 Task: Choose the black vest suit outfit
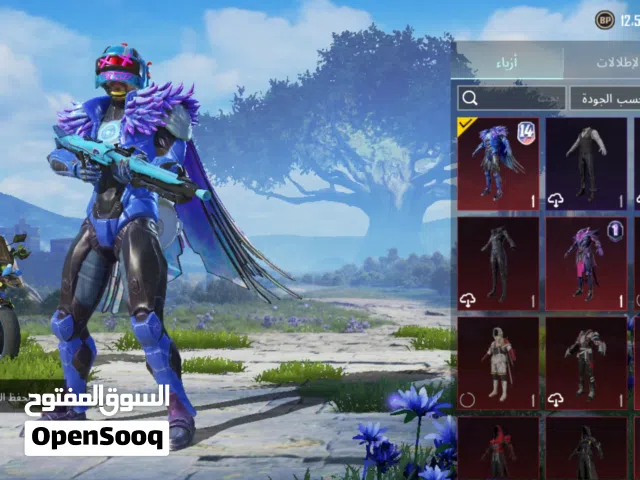[x=586, y=163]
